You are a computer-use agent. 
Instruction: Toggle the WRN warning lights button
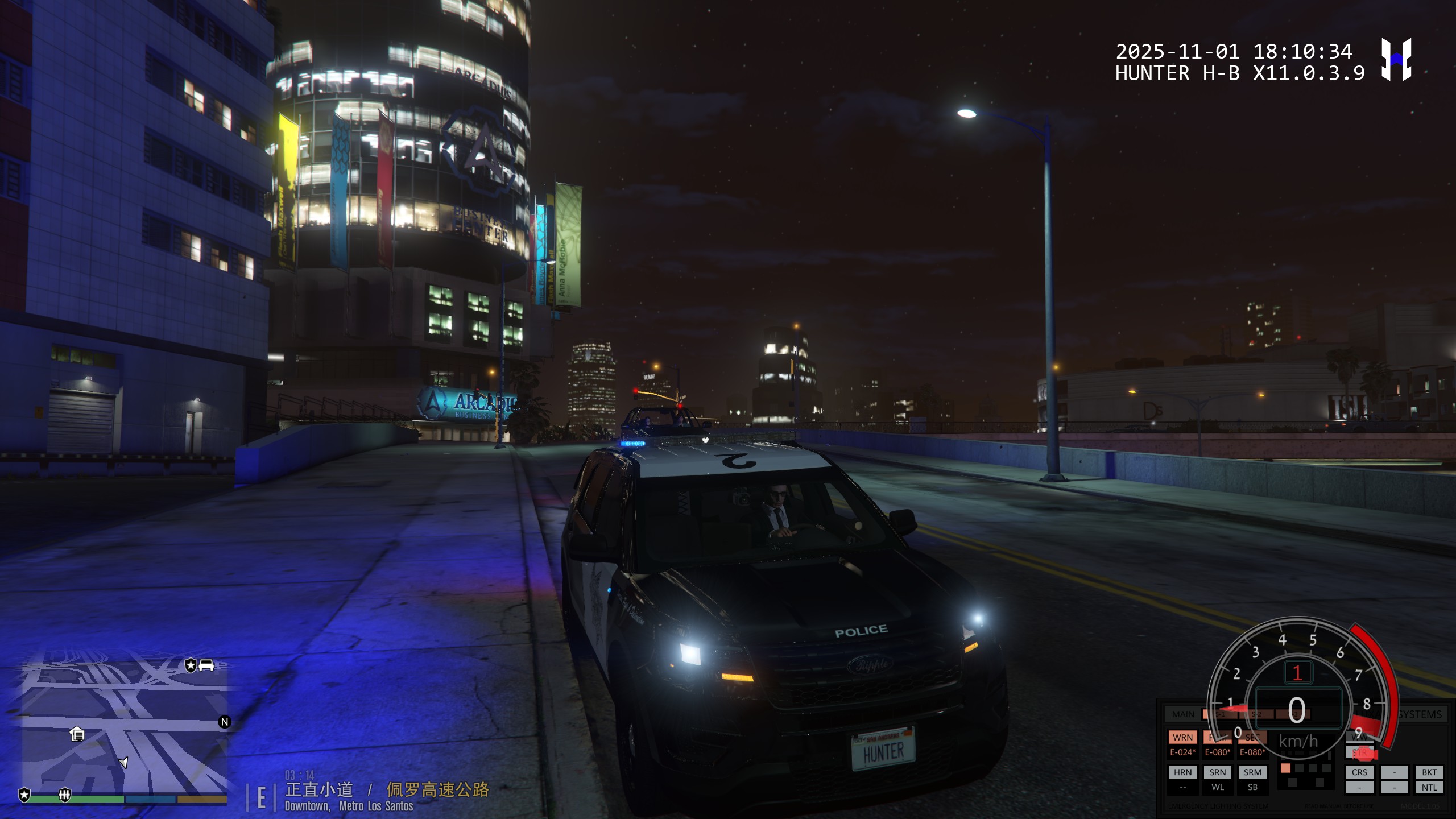click(1182, 737)
